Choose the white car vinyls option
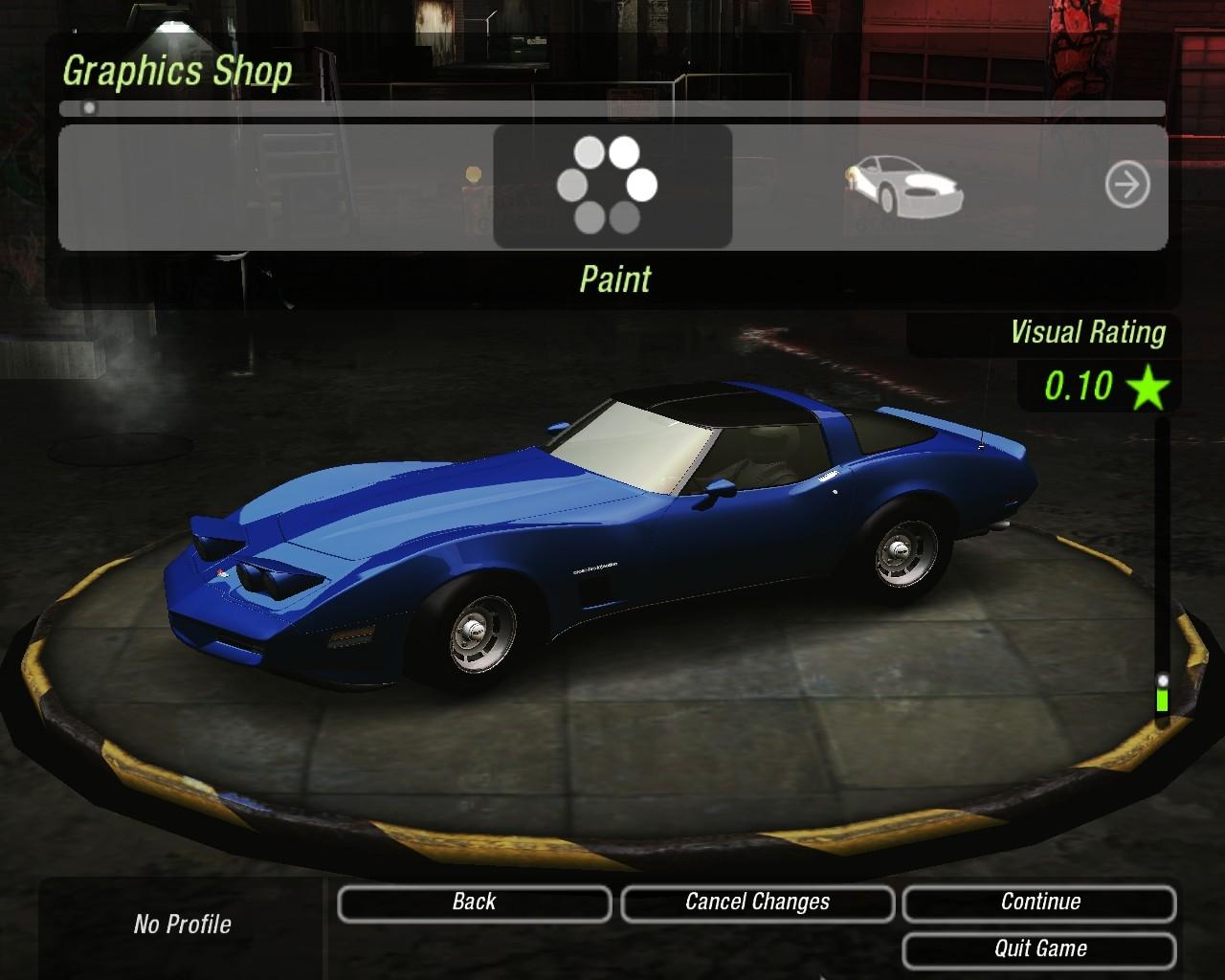The width and height of the screenshot is (1225, 980). [903, 184]
